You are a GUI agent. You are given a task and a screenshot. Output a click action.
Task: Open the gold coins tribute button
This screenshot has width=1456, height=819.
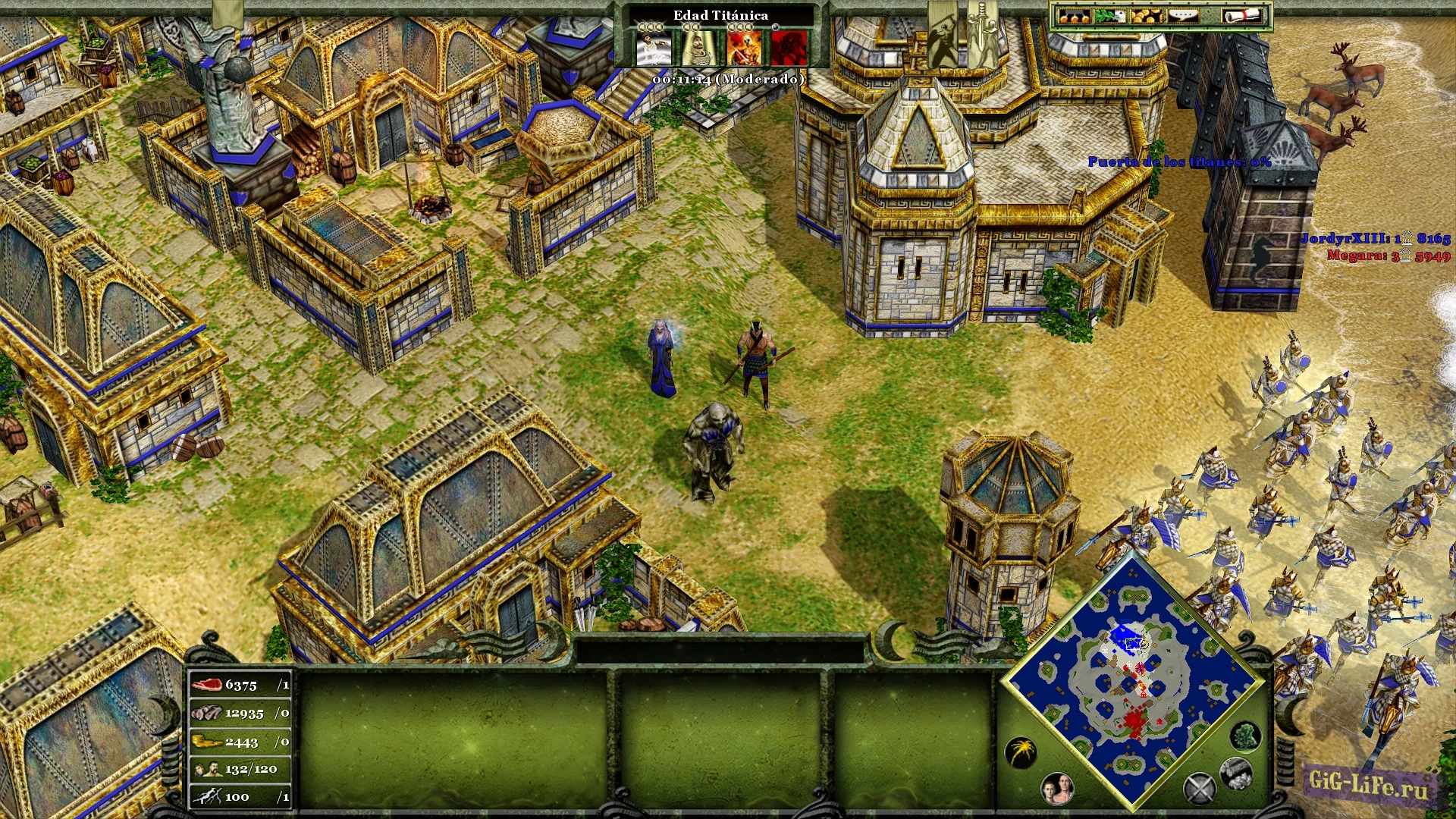click(x=1146, y=16)
